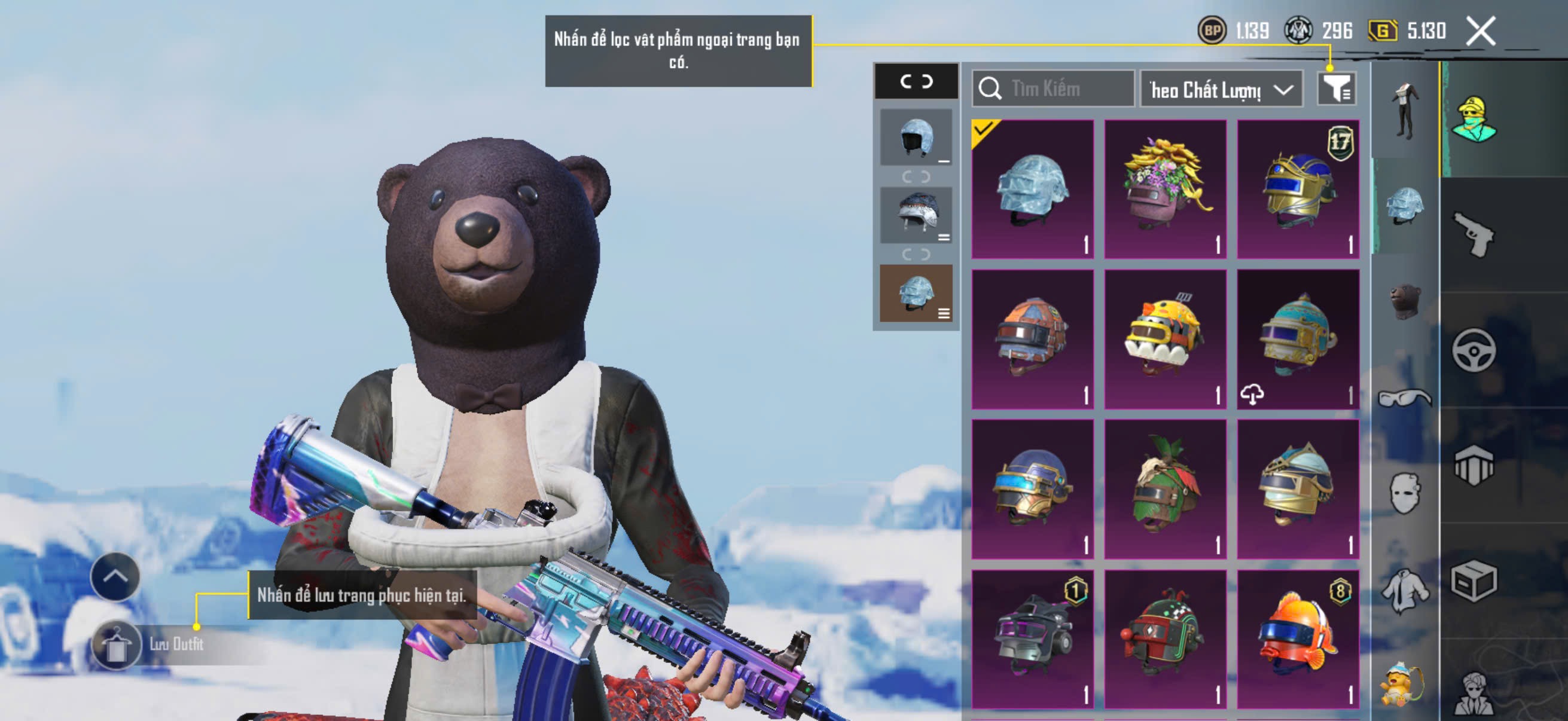Switch to the bear headgear subcategory
1568x721 pixels.
(1405, 301)
